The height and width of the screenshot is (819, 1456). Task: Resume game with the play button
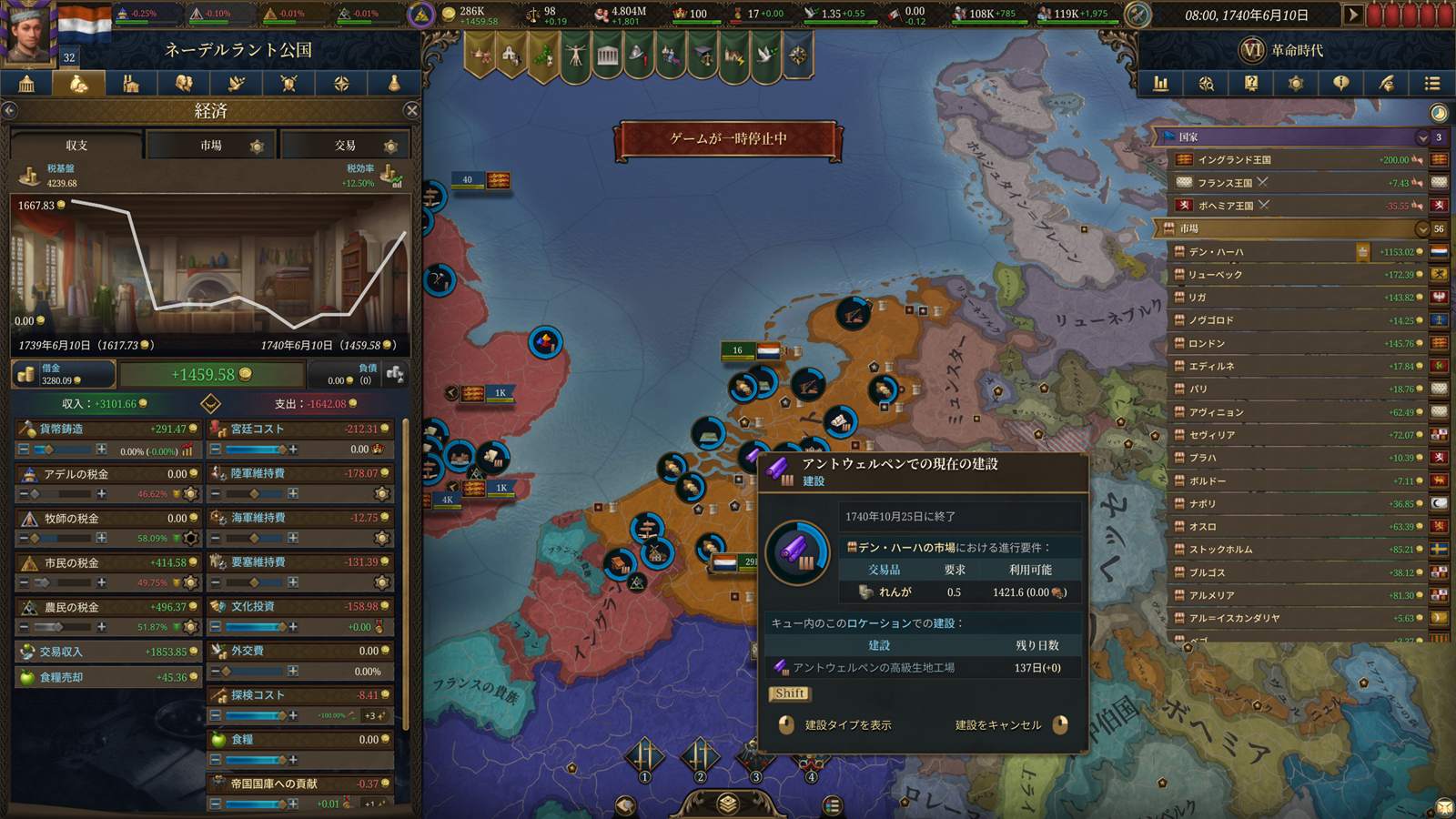coord(1353,15)
